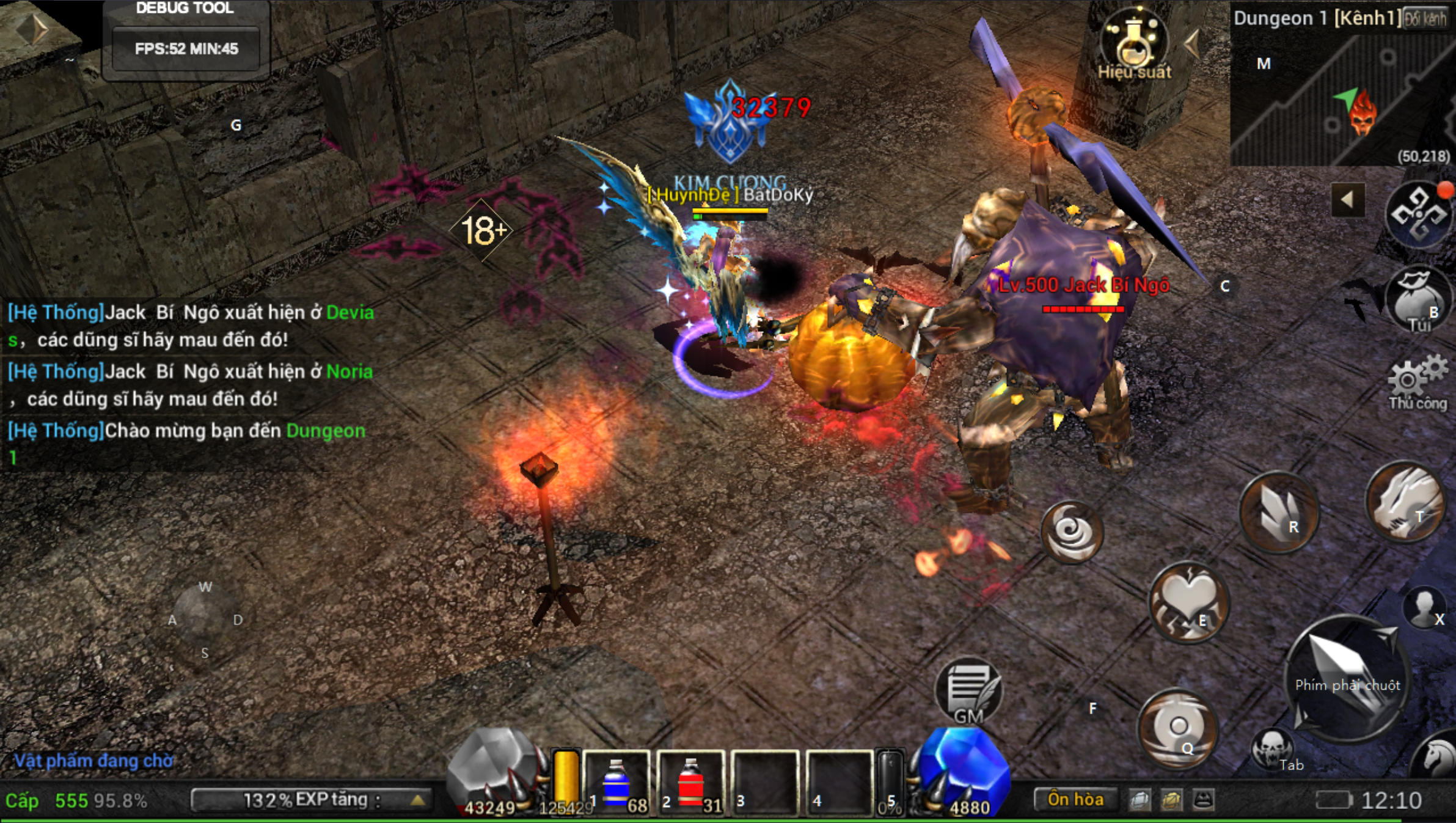Screen dimensions: 1456x823
Task: Activate the claw slash skill marked R
Action: pos(1278,512)
